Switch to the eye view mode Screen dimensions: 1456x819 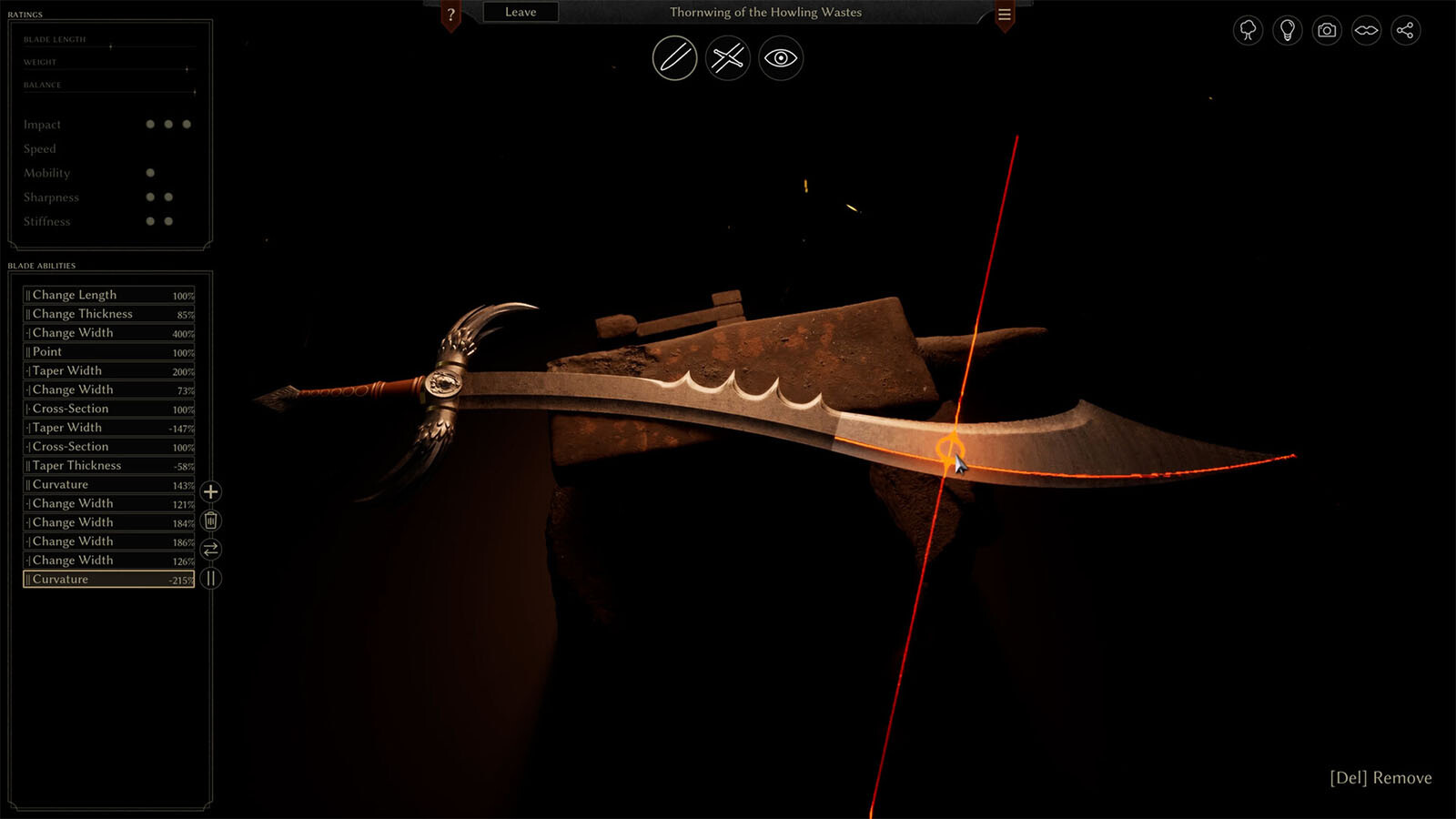[x=781, y=58]
